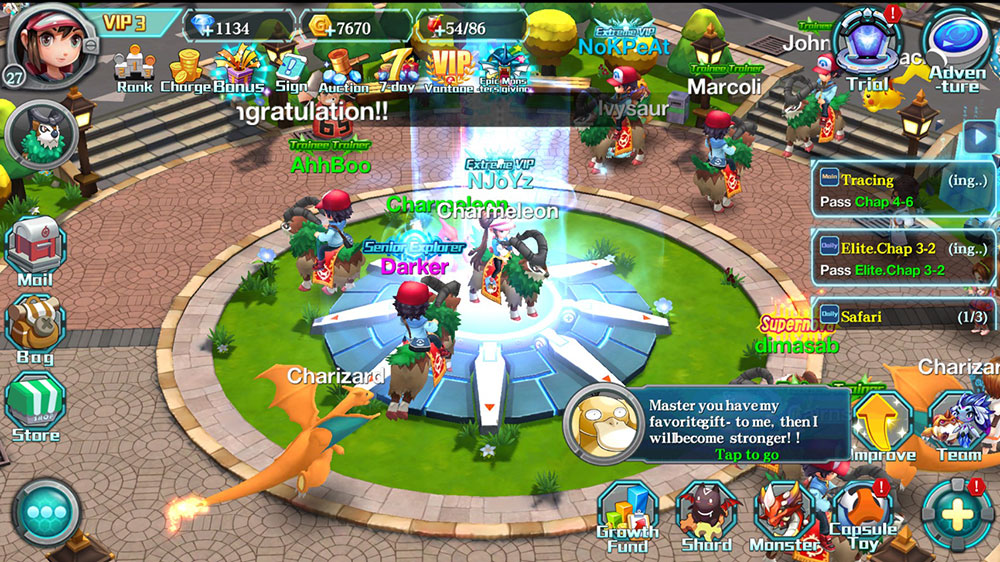The width and height of the screenshot is (1000, 562).
Task: Start the Adventure mode
Action: [x=957, y=50]
